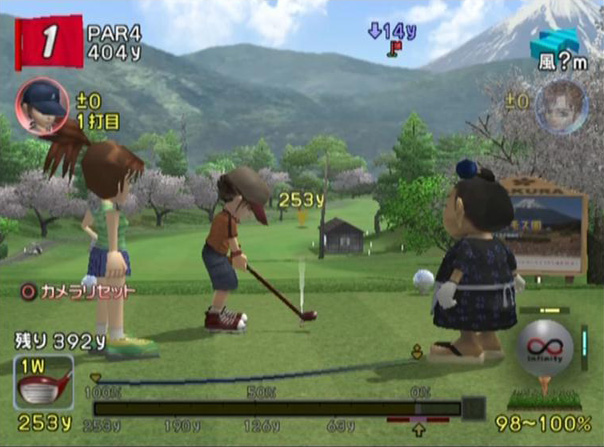Open the blue-capped player portrait

[42, 103]
